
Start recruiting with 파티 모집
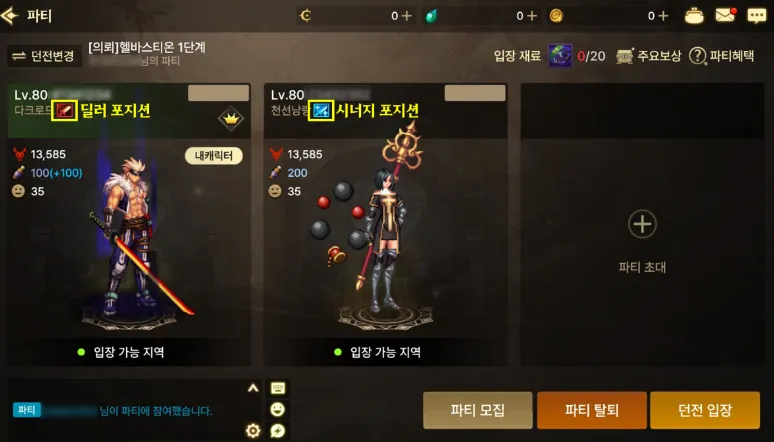point(477,410)
